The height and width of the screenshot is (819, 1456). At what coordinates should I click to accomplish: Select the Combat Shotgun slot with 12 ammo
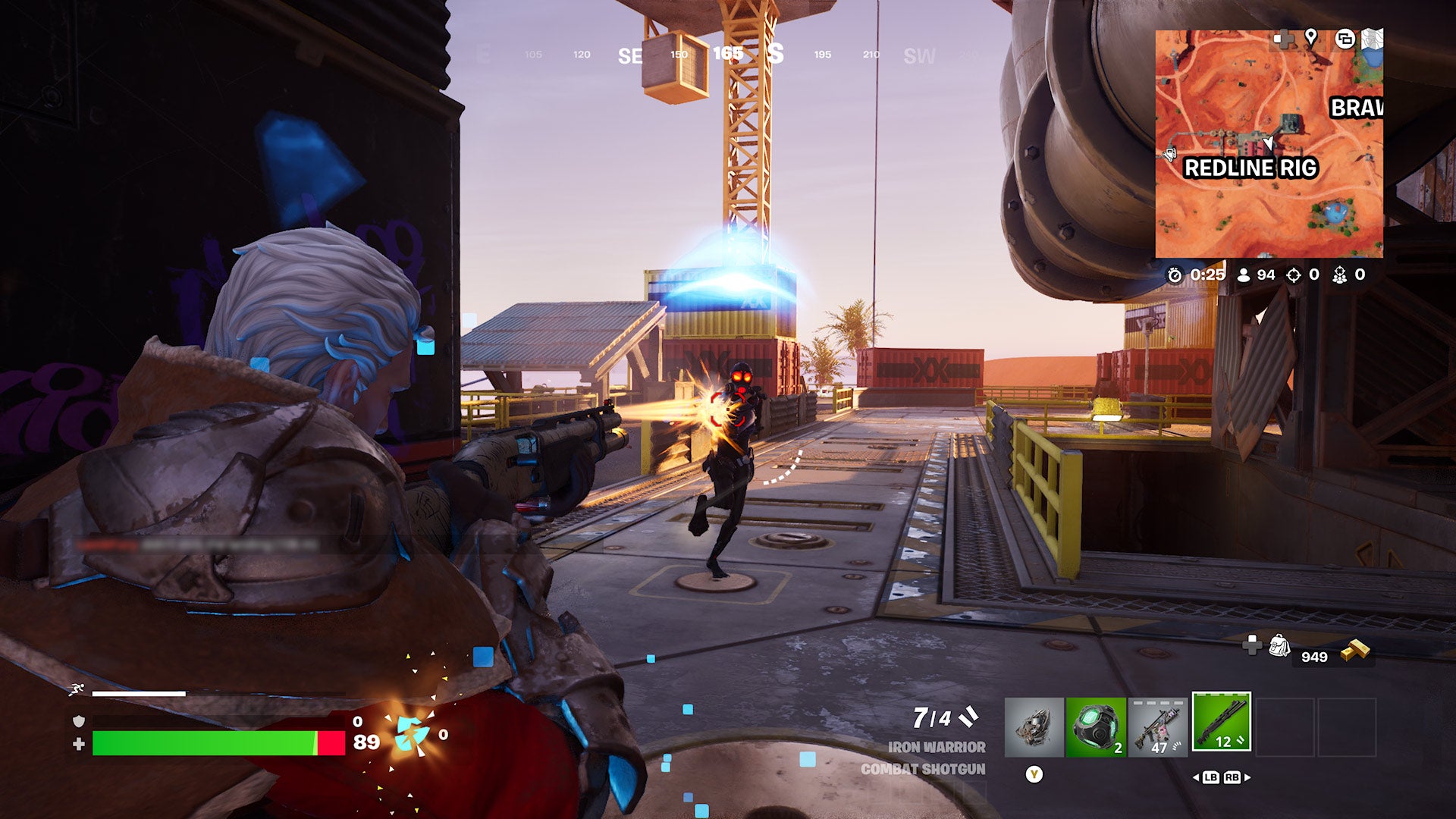[1222, 722]
